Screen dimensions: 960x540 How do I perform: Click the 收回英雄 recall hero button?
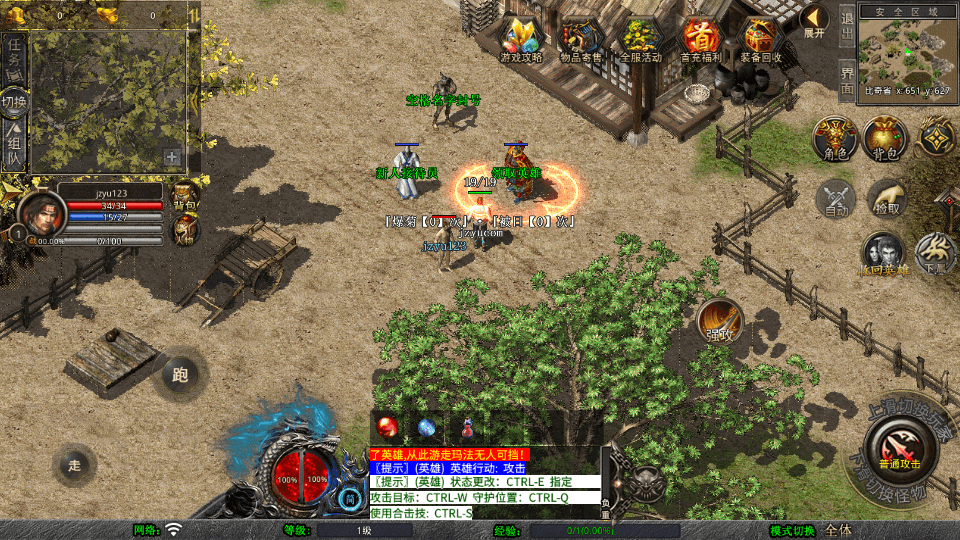[x=883, y=254]
